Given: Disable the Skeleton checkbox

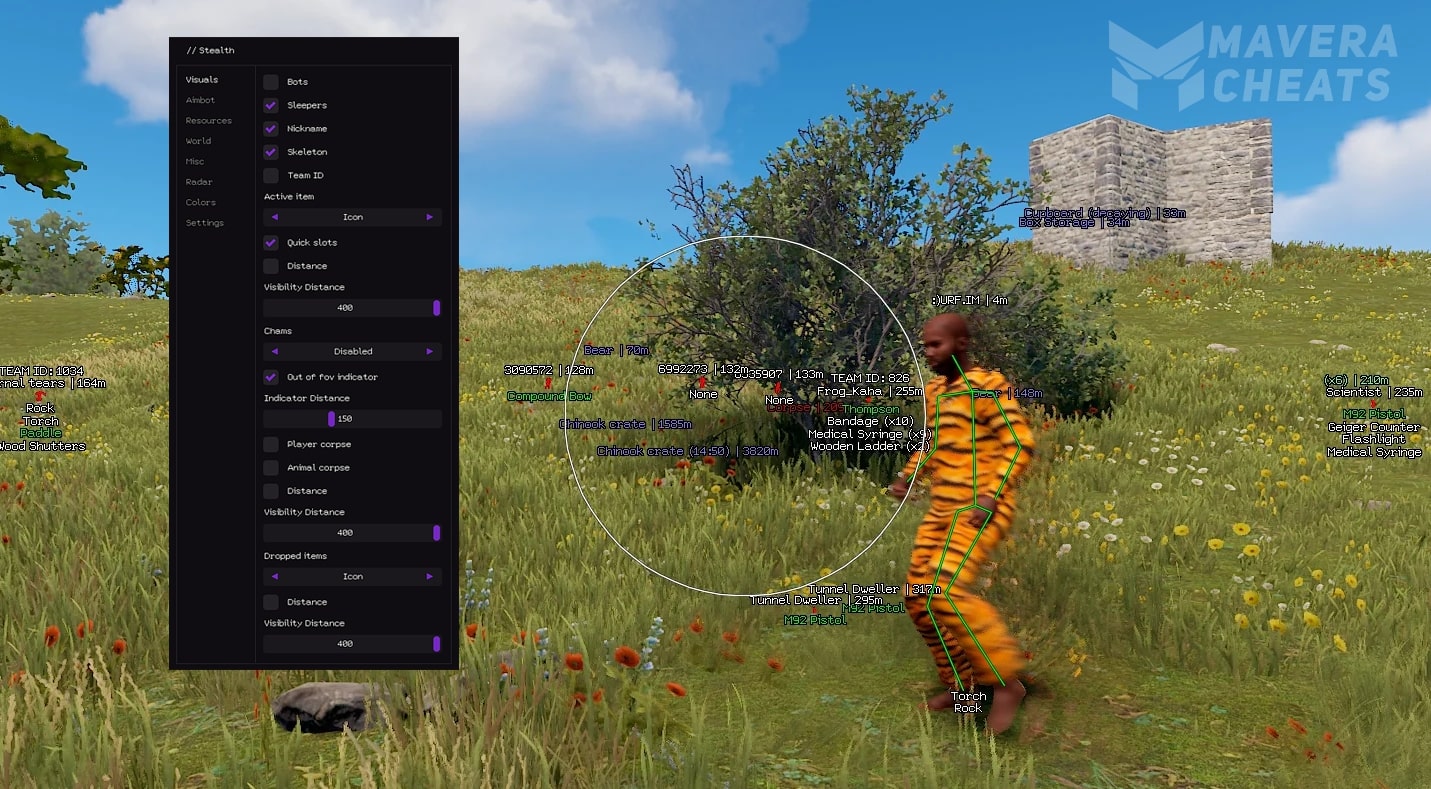Looking at the screenshot, I should 271,152.
